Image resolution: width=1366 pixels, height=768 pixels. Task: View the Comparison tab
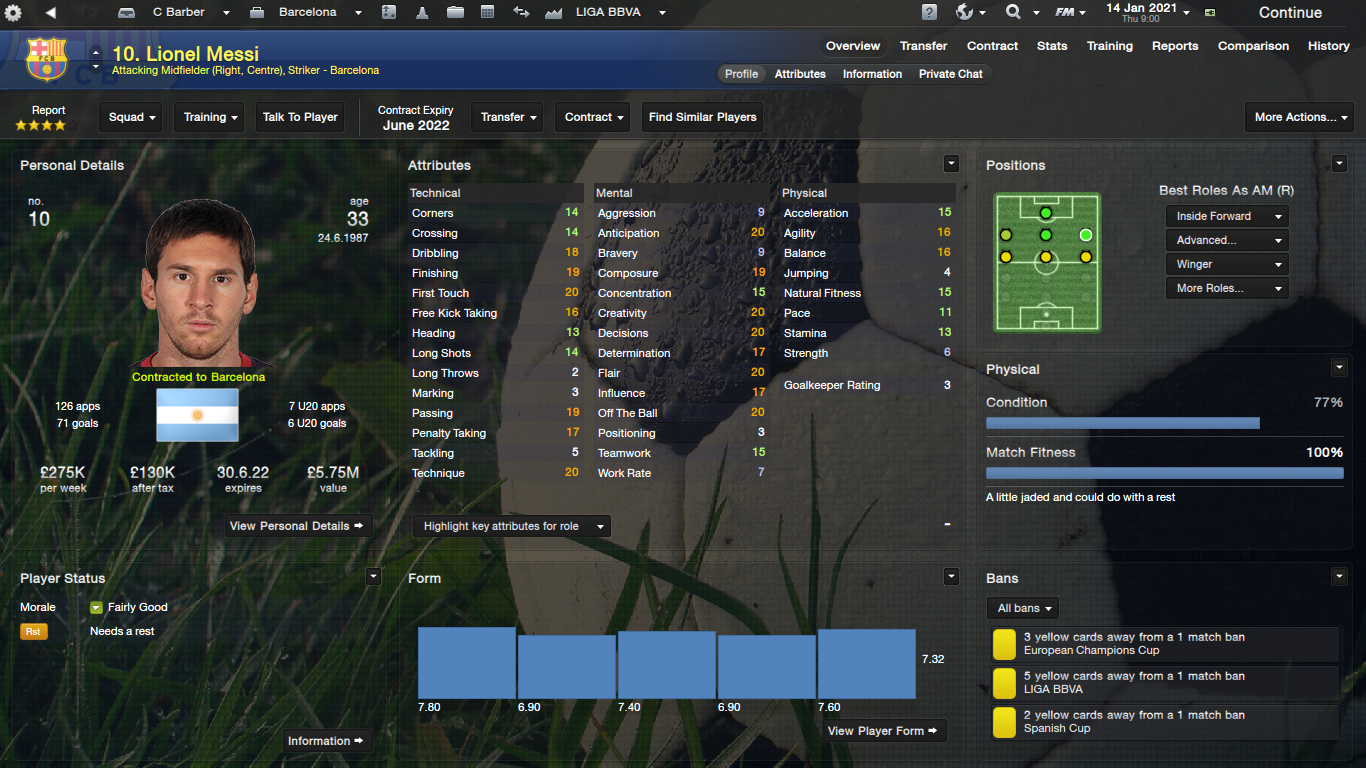1253,46
